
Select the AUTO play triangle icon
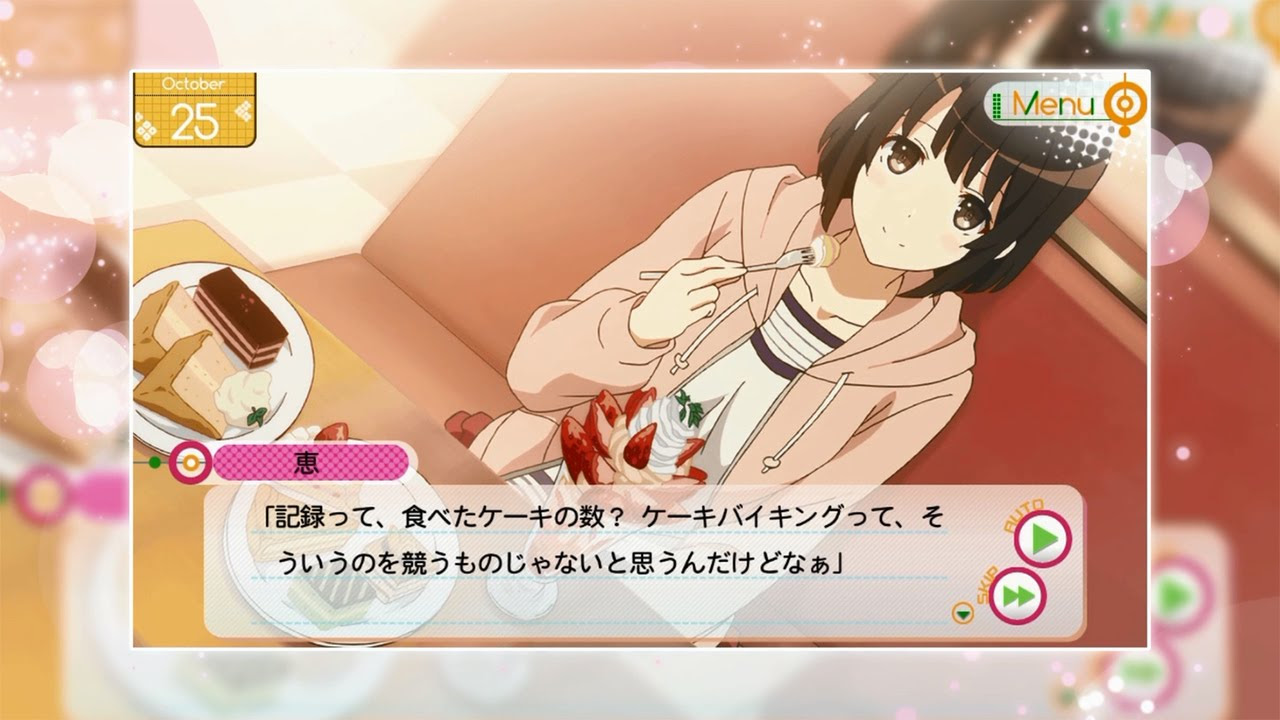(1043, 537)
